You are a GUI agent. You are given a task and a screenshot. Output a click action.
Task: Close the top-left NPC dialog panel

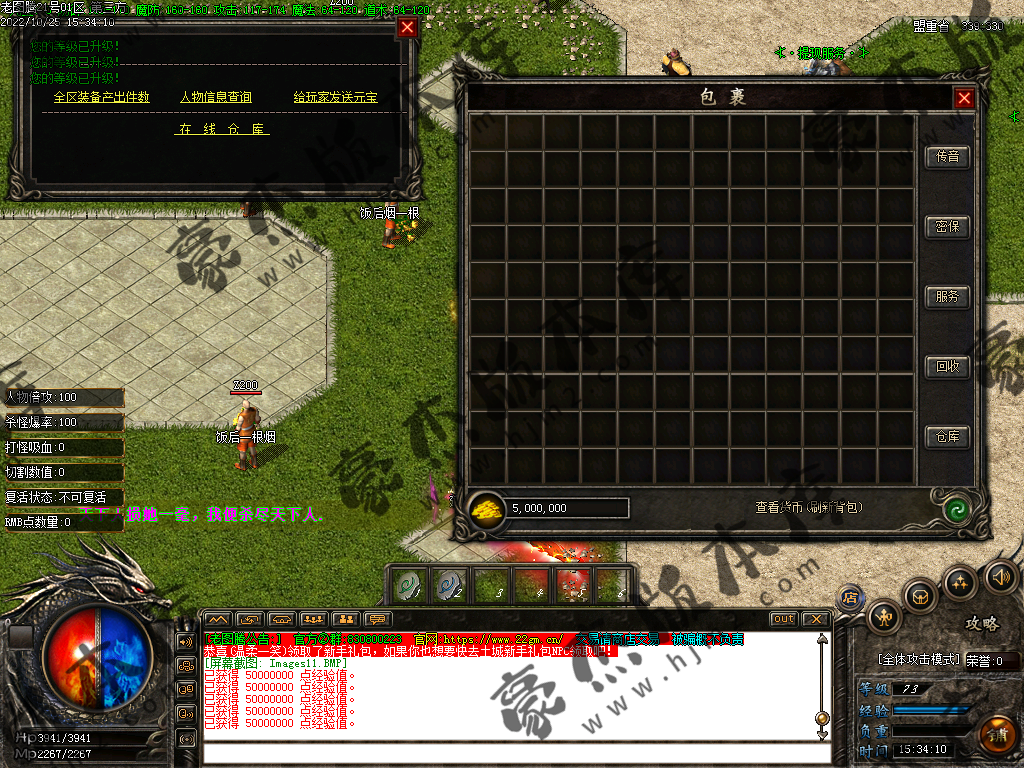407,28
